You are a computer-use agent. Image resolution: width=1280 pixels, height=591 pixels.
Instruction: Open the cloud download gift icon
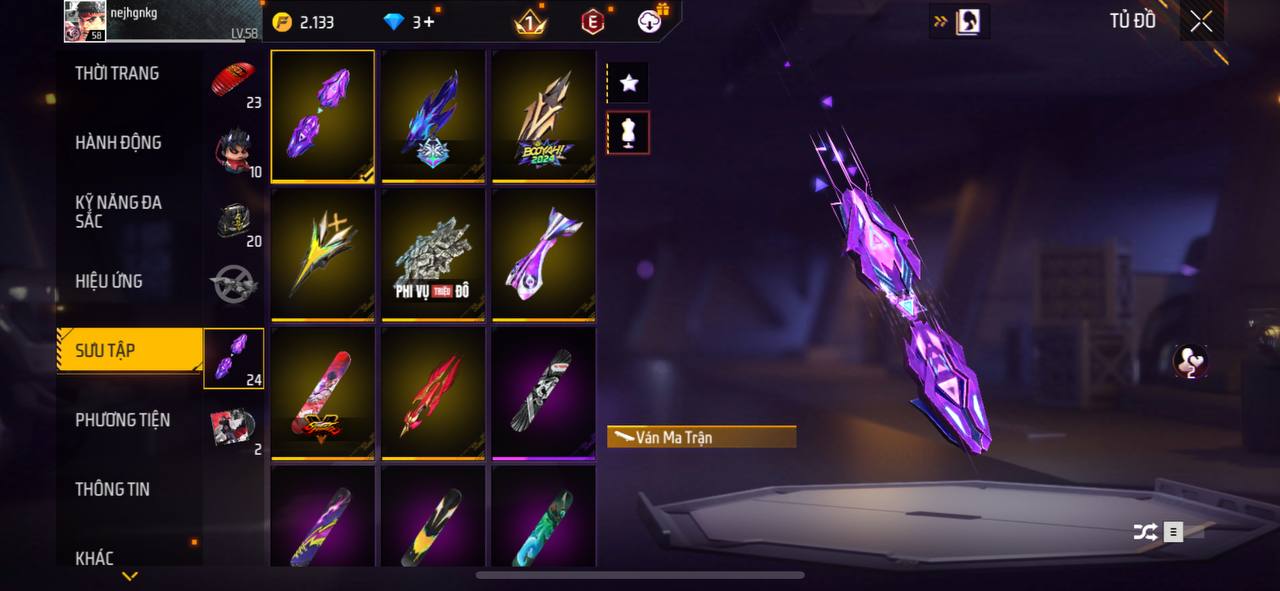[x=652, y=20]
